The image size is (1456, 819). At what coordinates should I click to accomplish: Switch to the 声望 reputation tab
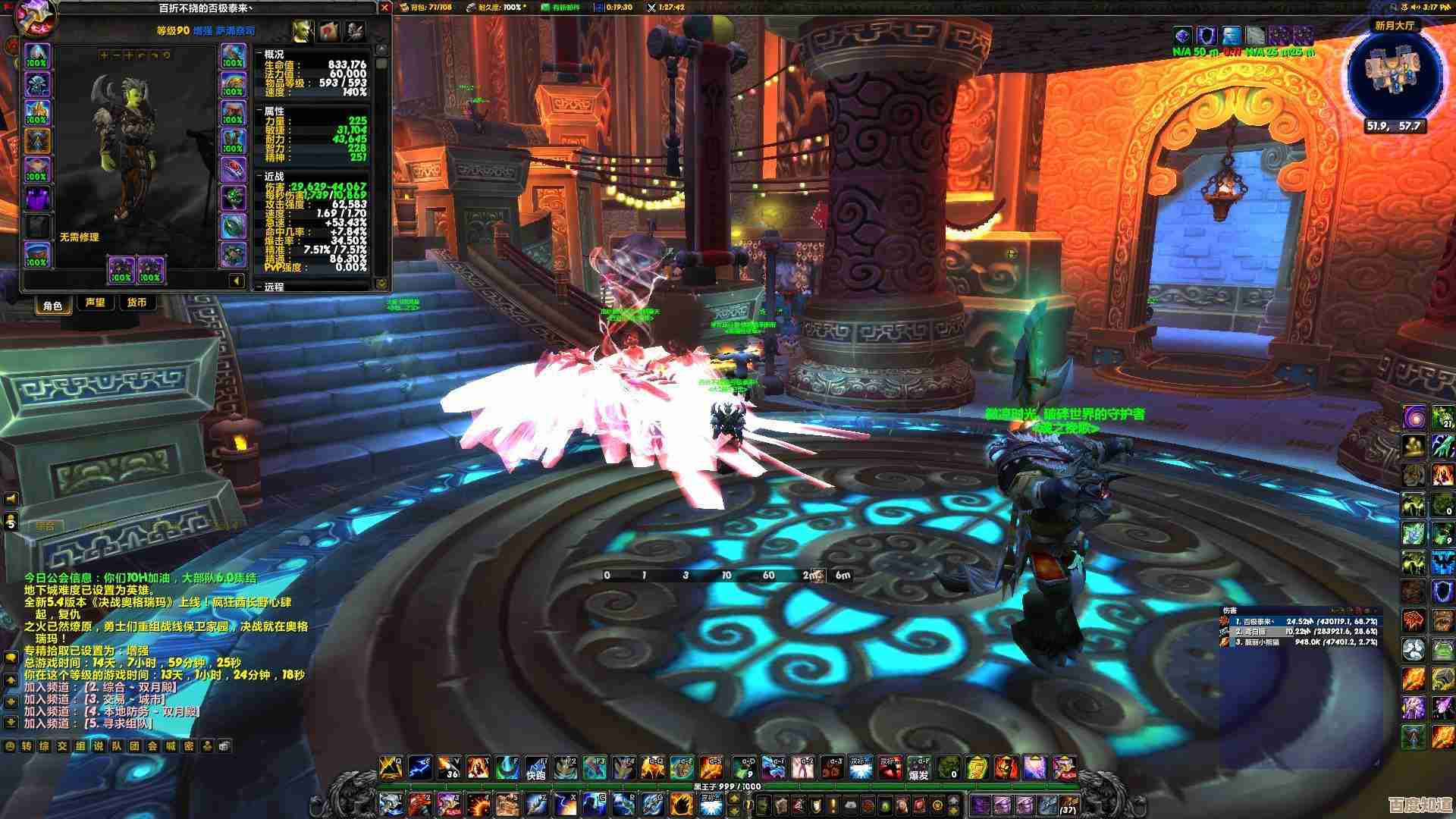tap(96, 303)
